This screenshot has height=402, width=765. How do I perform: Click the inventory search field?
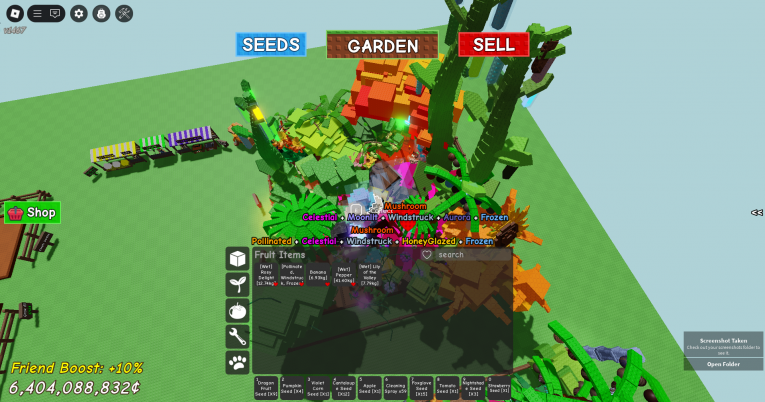472,255
